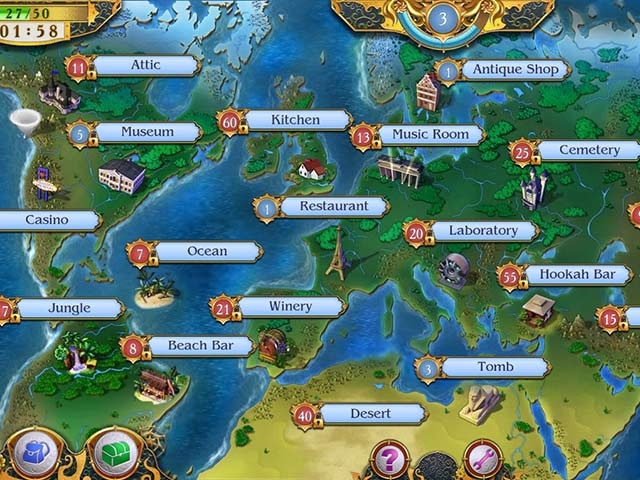Open the Museum level
Screen dimensions: 640x480
click(x=147, y=132)
